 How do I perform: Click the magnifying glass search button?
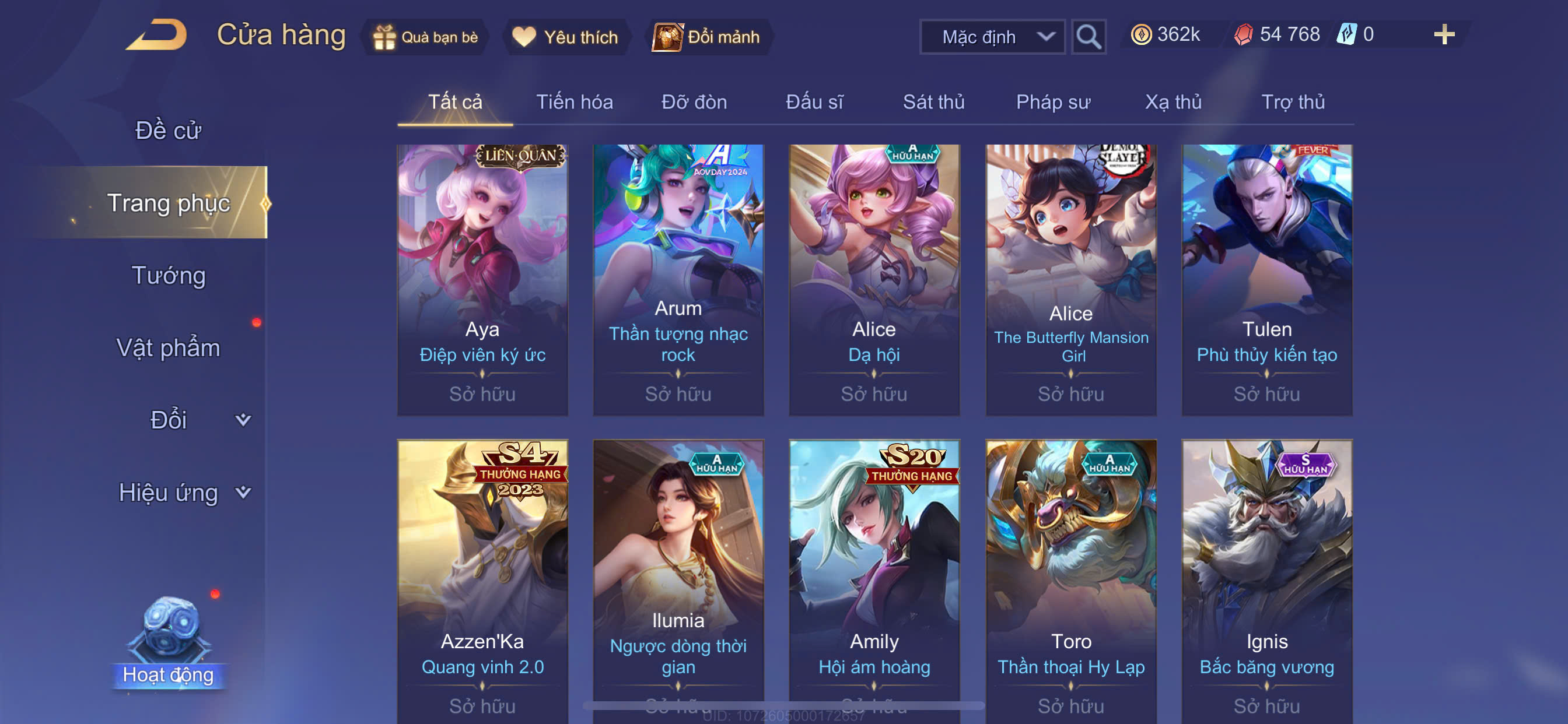[x=1088, y=37]
